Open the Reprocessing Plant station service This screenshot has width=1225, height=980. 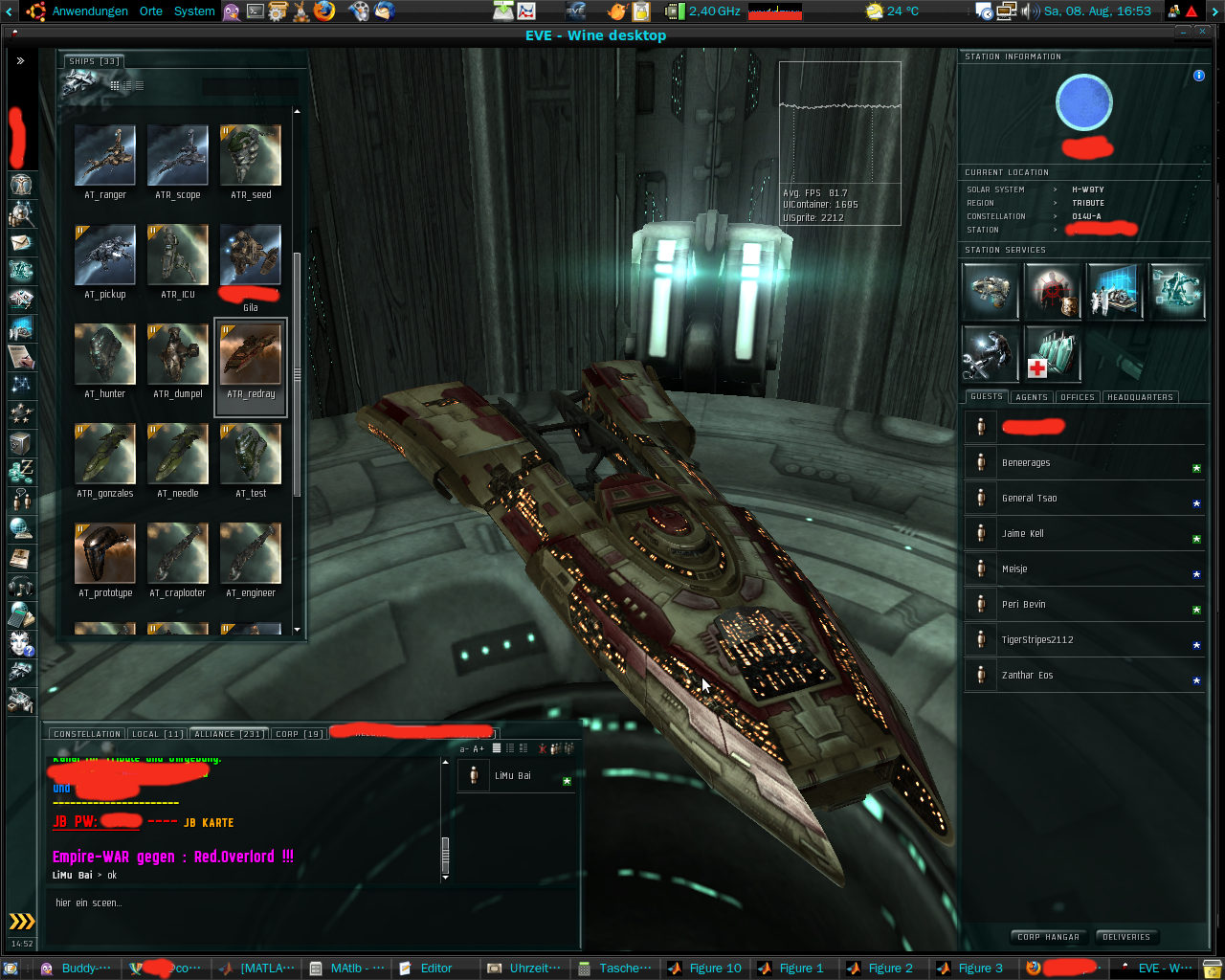click(991, 292)
